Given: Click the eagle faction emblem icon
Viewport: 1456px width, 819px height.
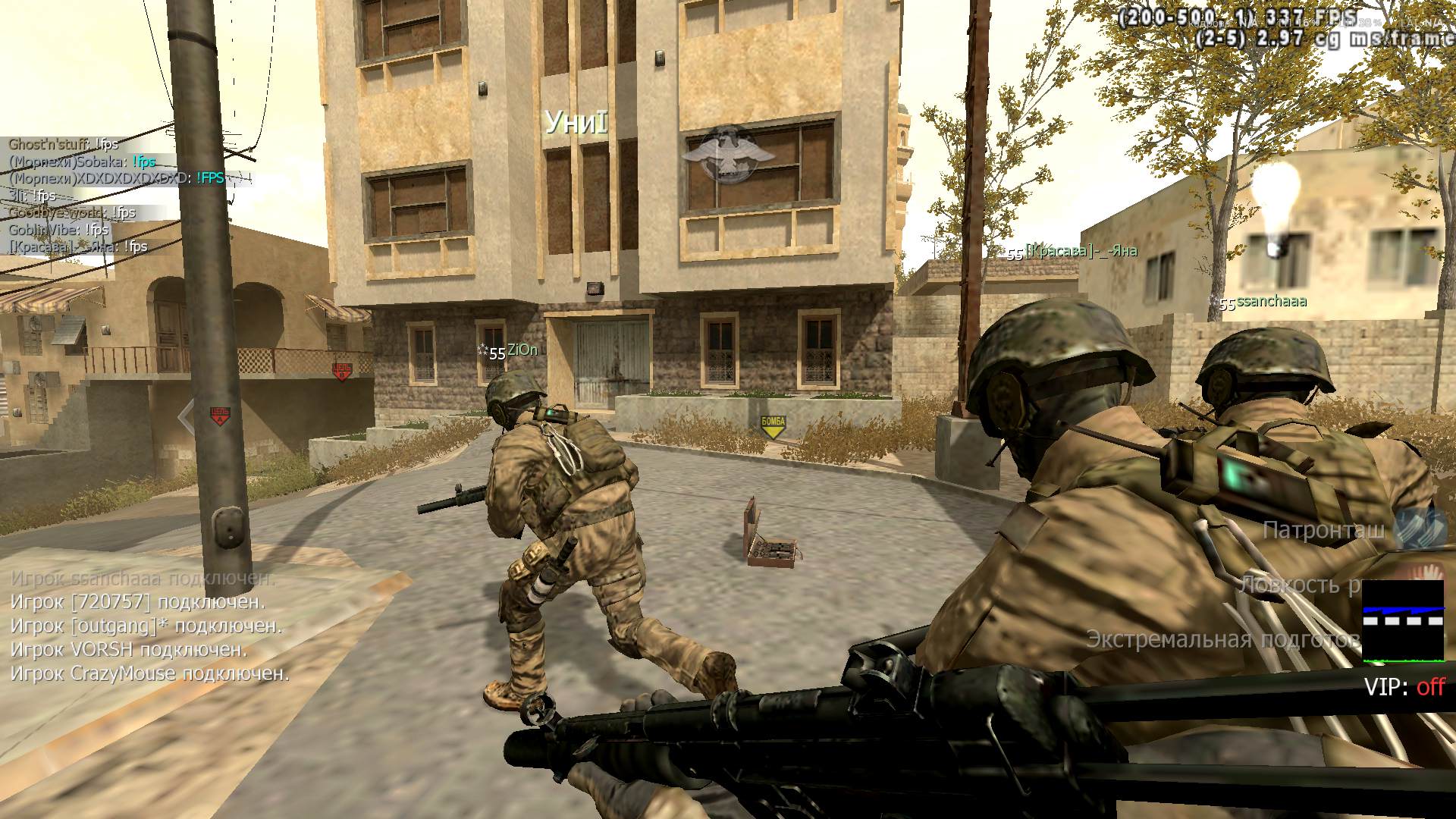Looking at the screenshot, I should (727, 153).
